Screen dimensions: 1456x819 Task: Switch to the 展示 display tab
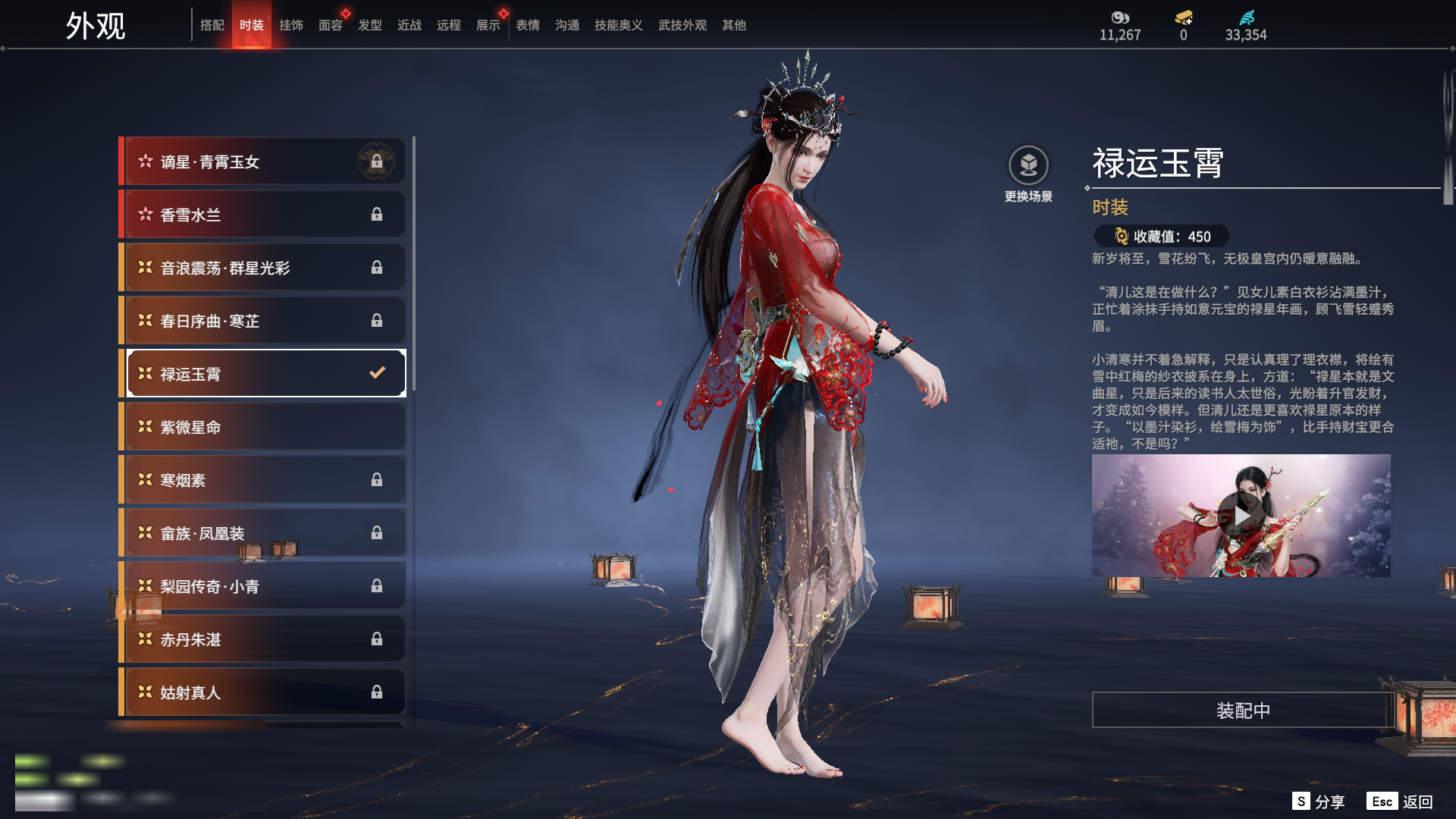click(x=488, y=25)
